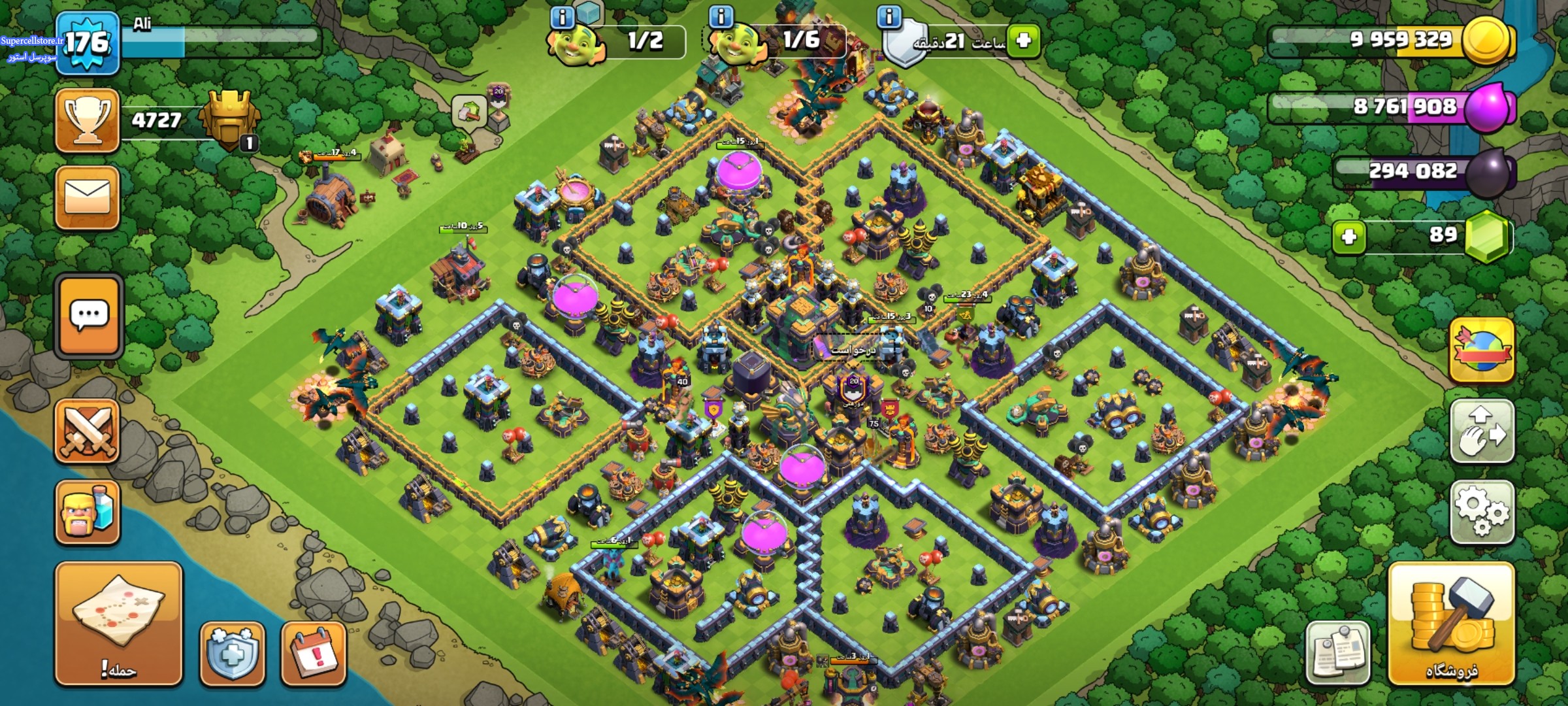The image size is (1568, 706).
Task: Open the mail inbox envelope
Action: [x=88, y=197]
